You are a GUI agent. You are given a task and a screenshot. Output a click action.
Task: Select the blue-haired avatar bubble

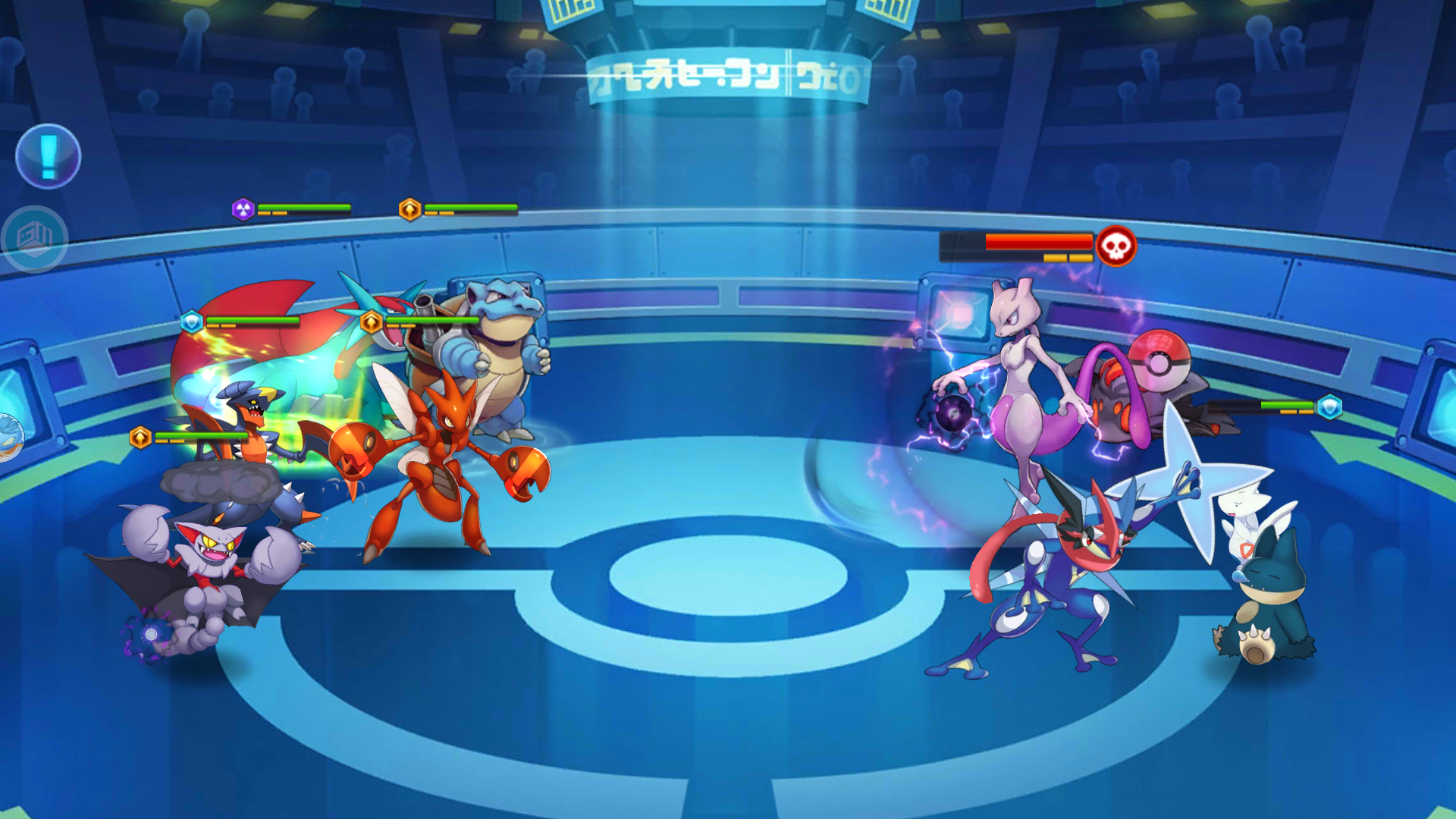pyautogui.click(x=10, y=438)
